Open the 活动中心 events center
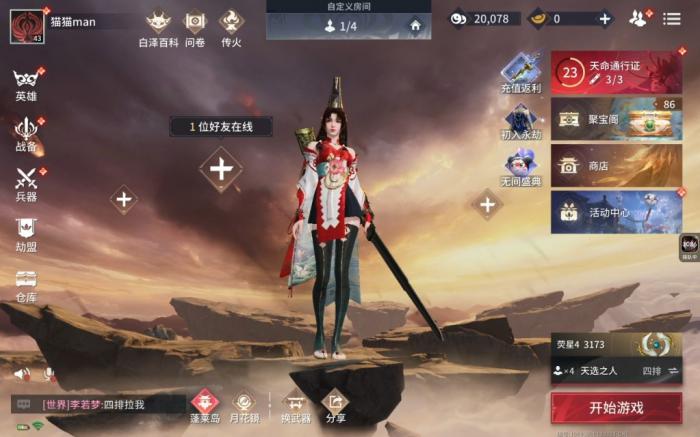The image size is (700, 437). [x=616, y=212]
